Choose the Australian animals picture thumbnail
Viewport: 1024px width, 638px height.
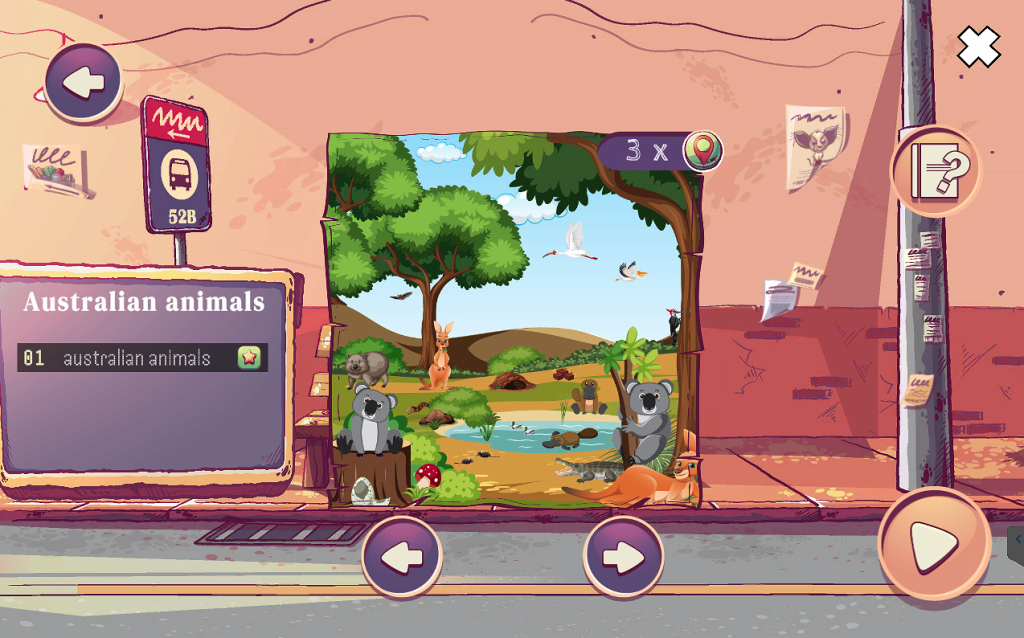pos(513,320)
